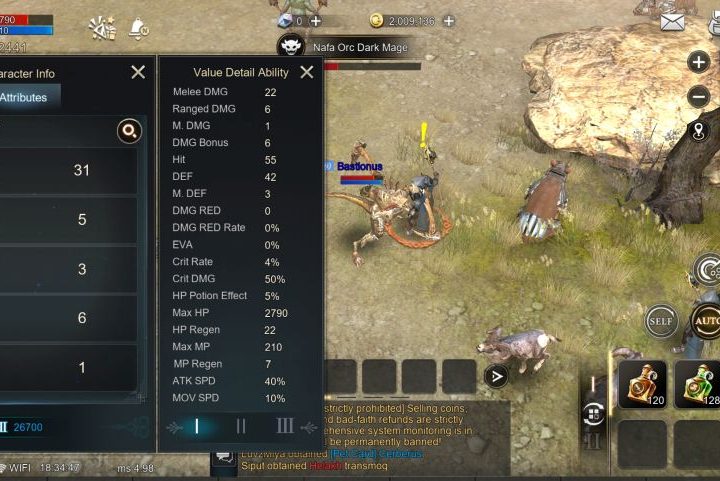
Task: Switch to ability page II
Action: click(x=241, y=426)
